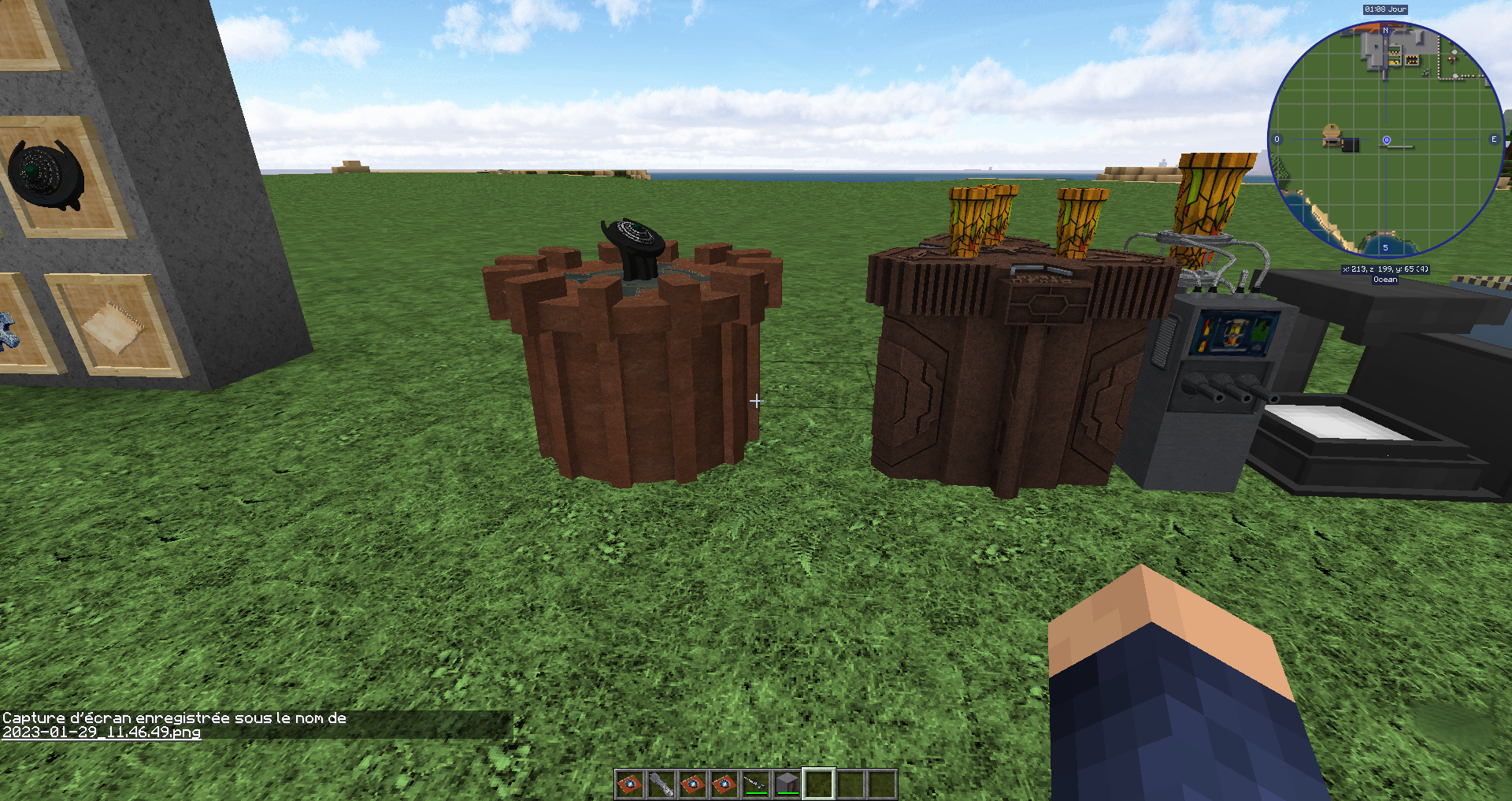Click the Ocean biome label under the coordinates
This screenshot has width=1512, height=801.
[1385, 280]
